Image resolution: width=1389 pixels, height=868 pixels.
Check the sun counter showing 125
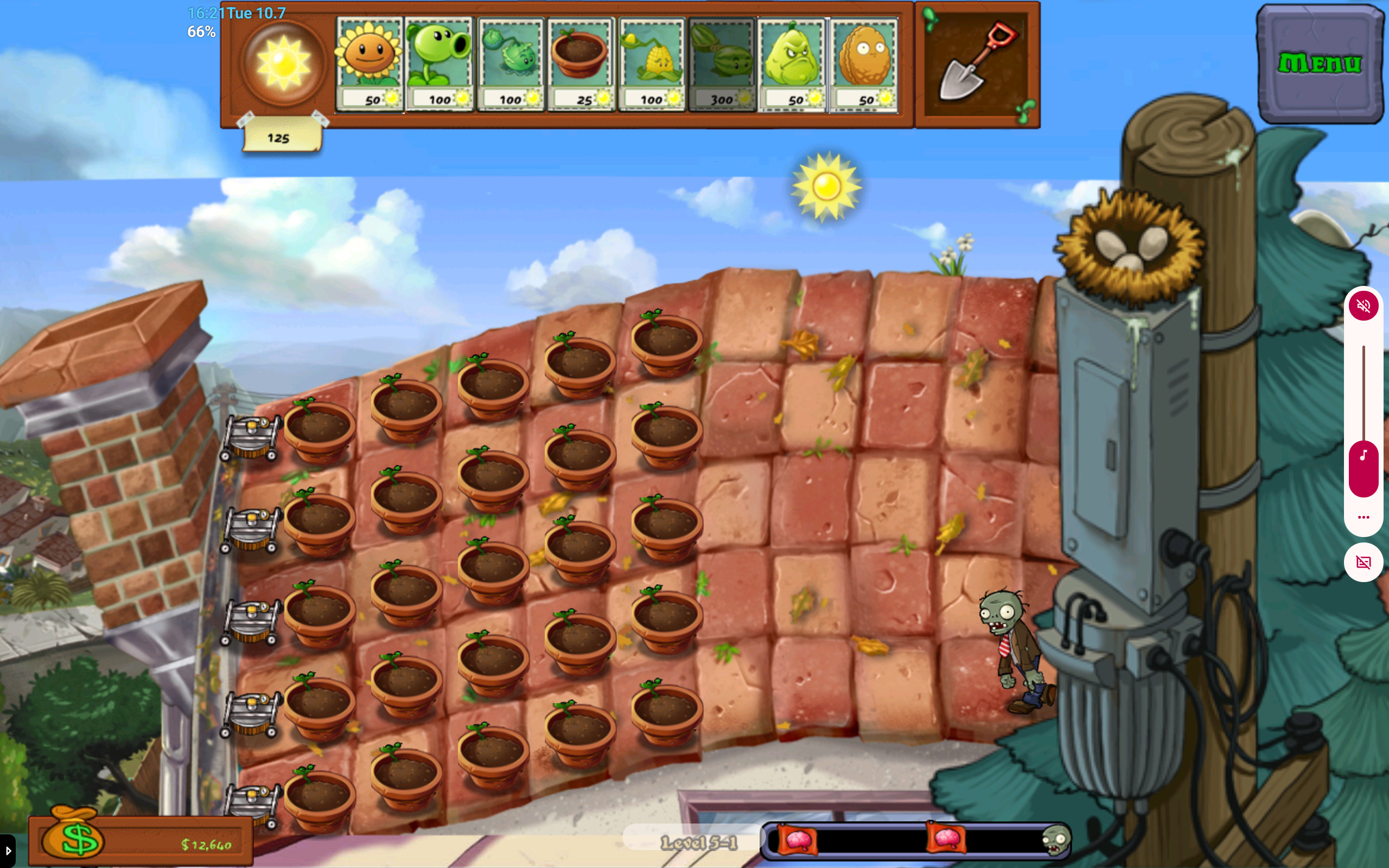pos(279,137)
